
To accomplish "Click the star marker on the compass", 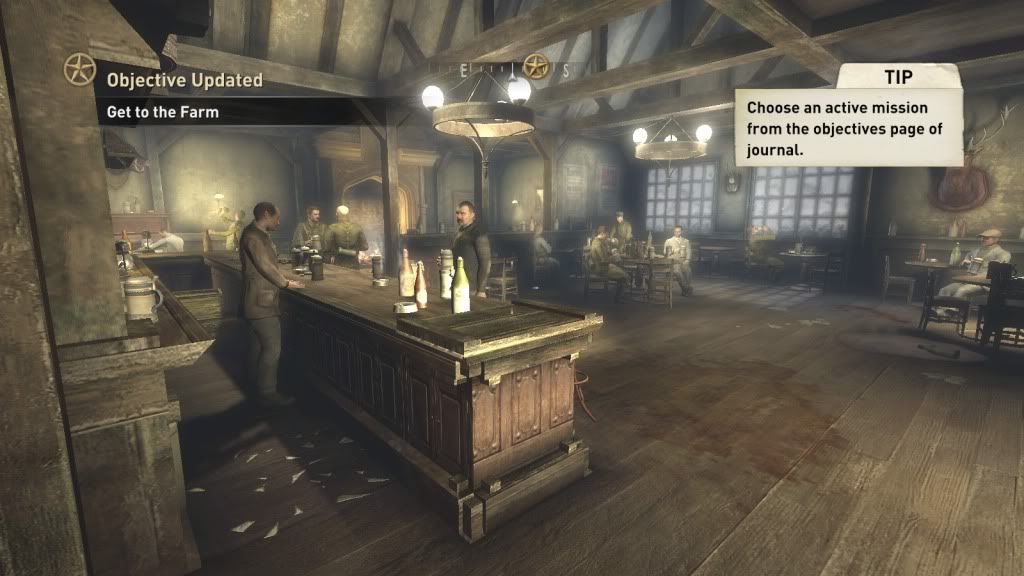I will (x=536, y=67).
